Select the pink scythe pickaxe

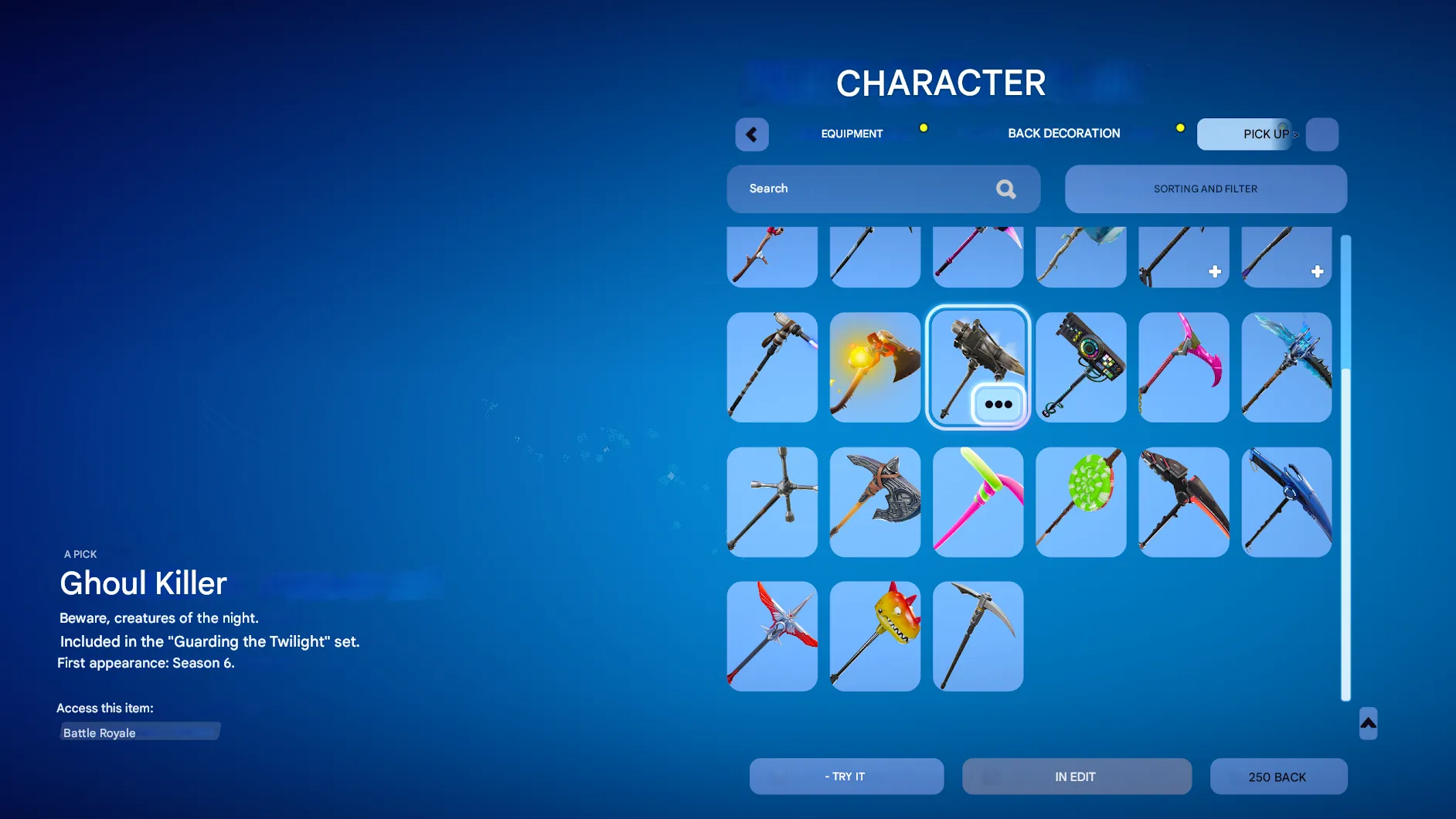pos(1182,367)
